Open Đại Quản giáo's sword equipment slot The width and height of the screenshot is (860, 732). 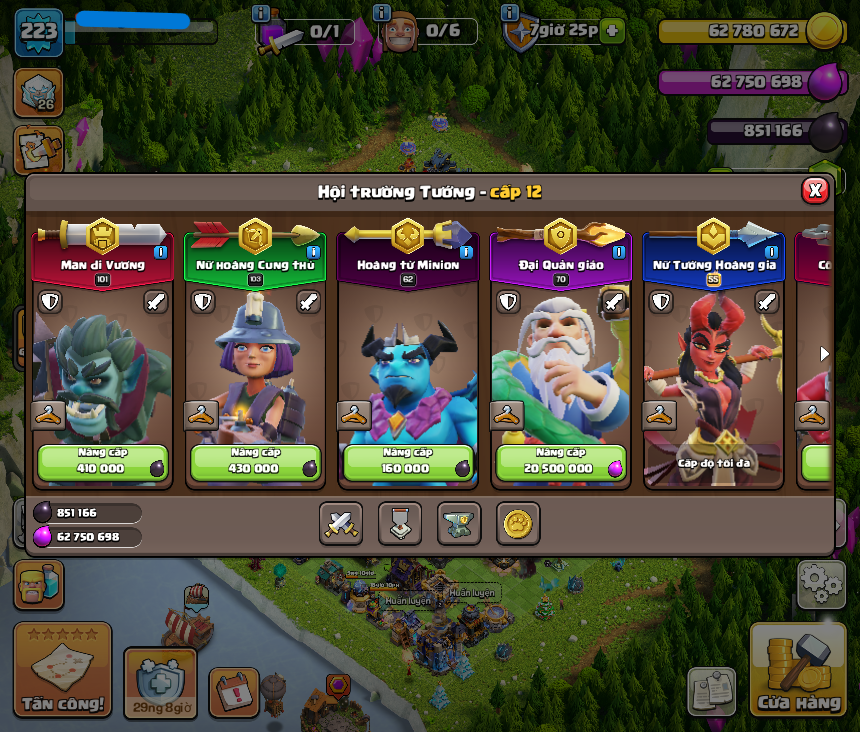point(613,301)
